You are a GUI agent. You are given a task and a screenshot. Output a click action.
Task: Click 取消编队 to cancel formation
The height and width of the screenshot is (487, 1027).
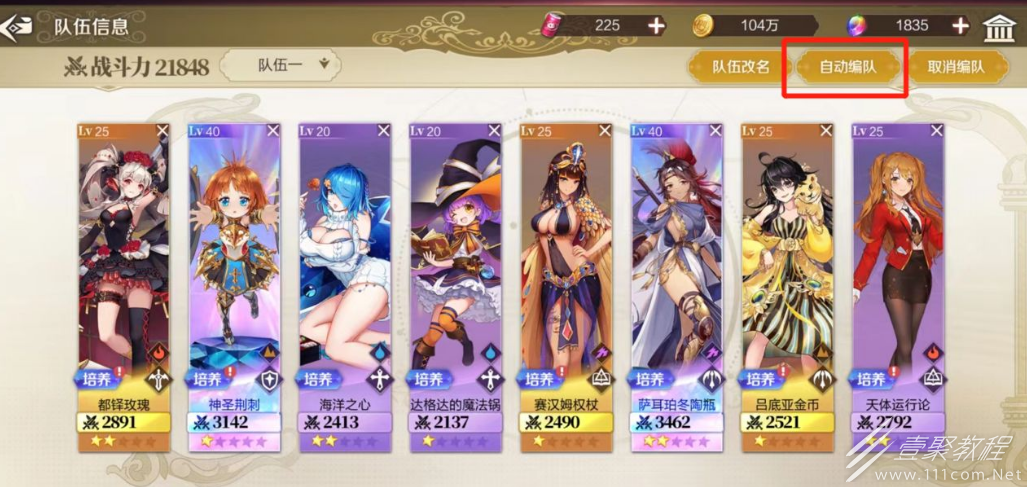pyautogui.click(x=955, y=67)
